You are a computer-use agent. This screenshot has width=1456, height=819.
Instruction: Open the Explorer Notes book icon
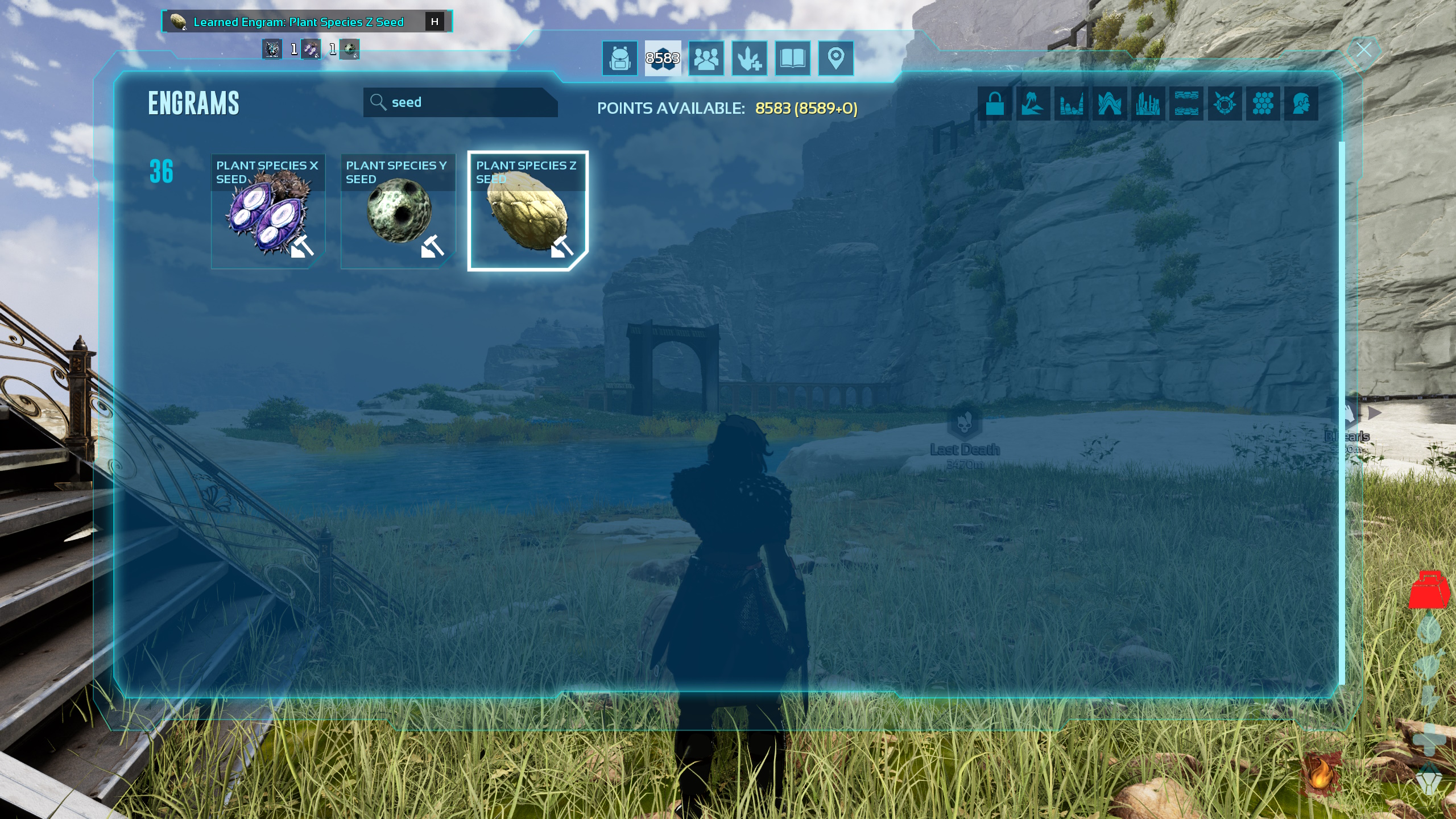(x=793, y=57)
